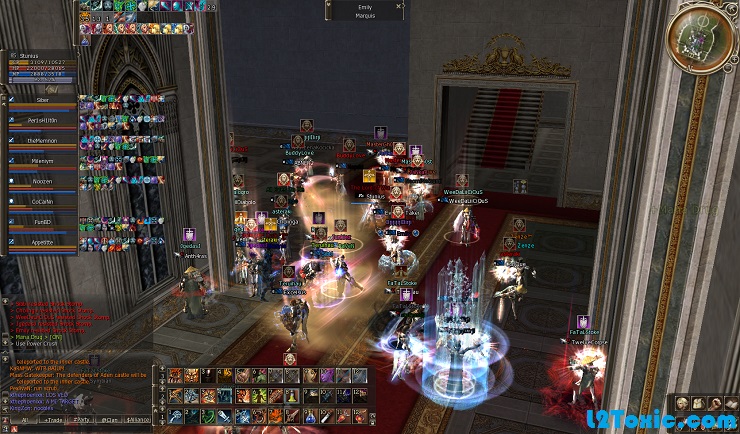Target party member FunBD
Image resolution: width=740 pixels, height=434 pixels.
click(x=42, y=223)
